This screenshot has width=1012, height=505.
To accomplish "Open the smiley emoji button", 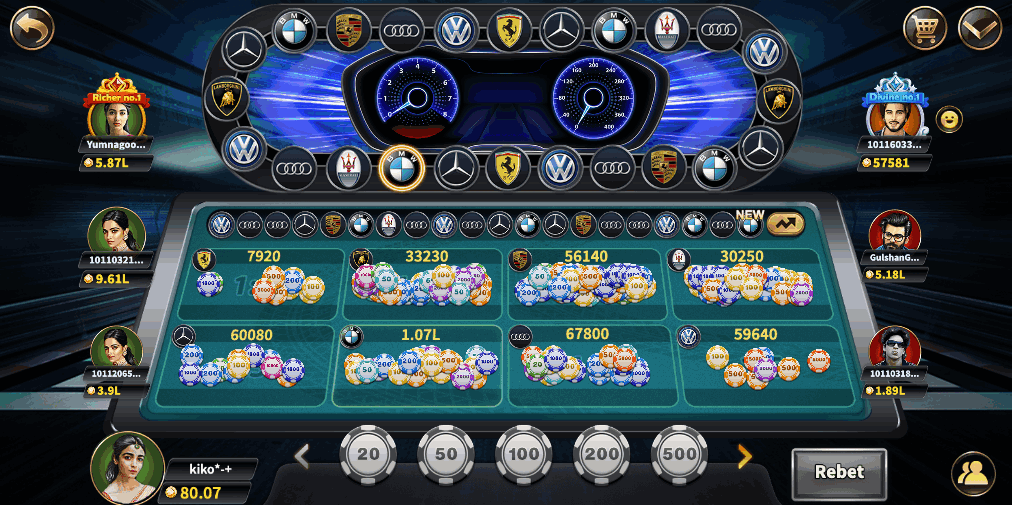I will click(x=950, y=119).
